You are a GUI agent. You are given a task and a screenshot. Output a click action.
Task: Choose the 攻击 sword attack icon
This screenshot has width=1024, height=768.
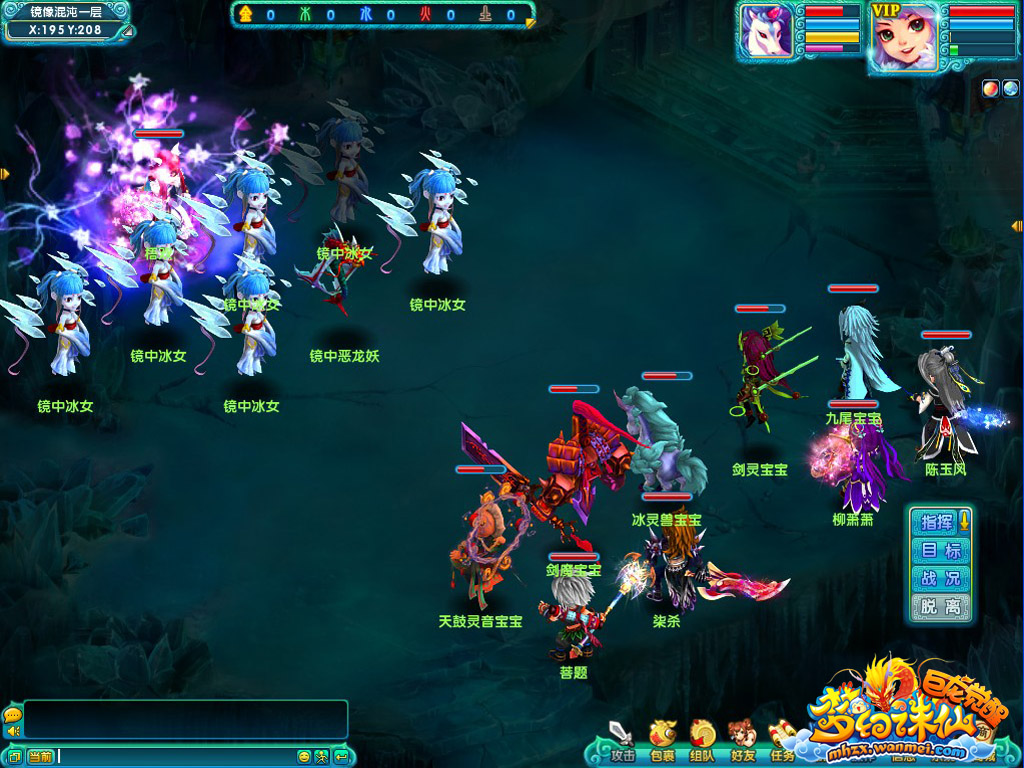coord(622,737)
